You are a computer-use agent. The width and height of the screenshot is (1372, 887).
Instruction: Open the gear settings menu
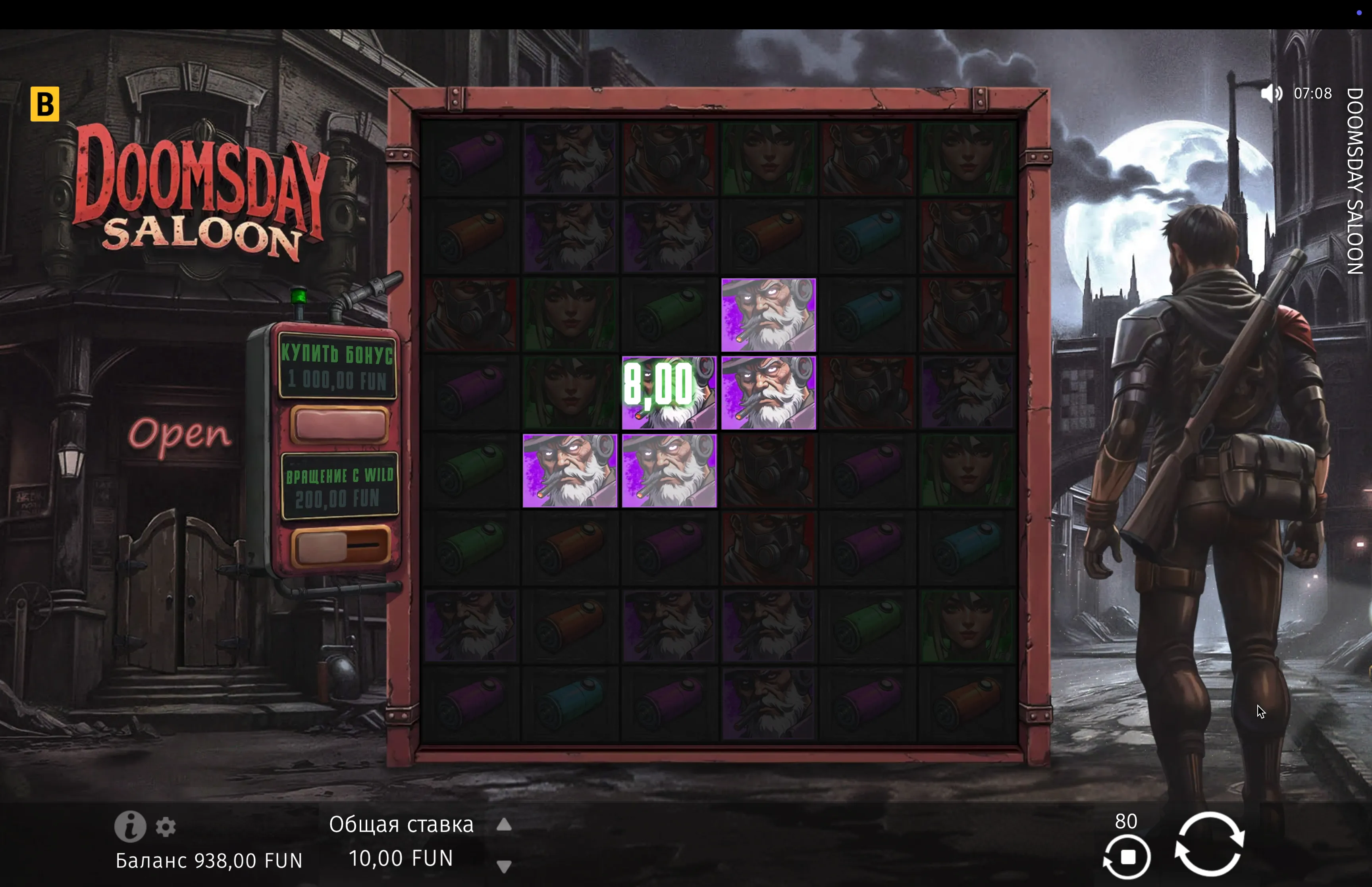pos(166,827)
